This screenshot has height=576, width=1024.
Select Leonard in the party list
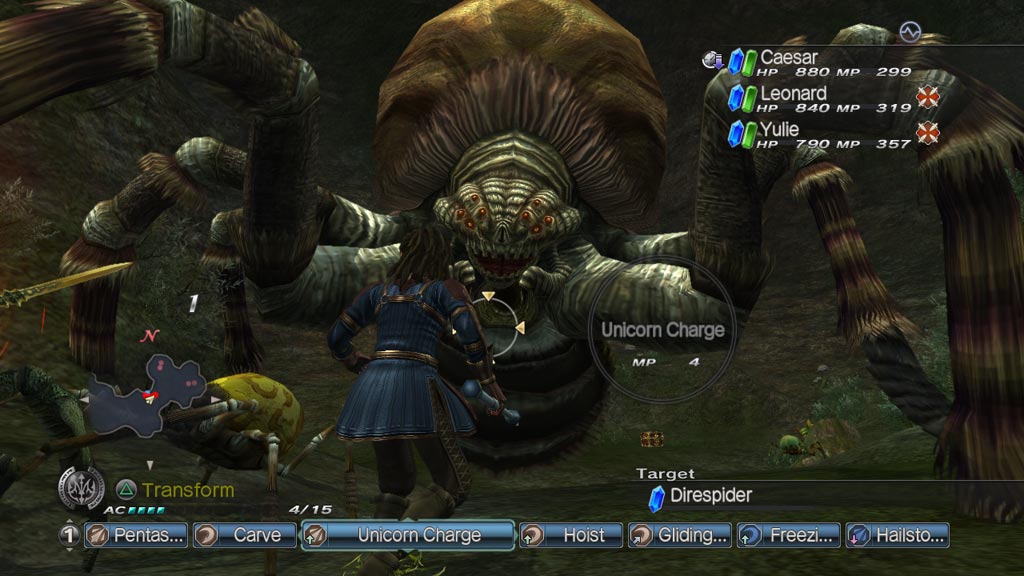click(x=793, y=93)
